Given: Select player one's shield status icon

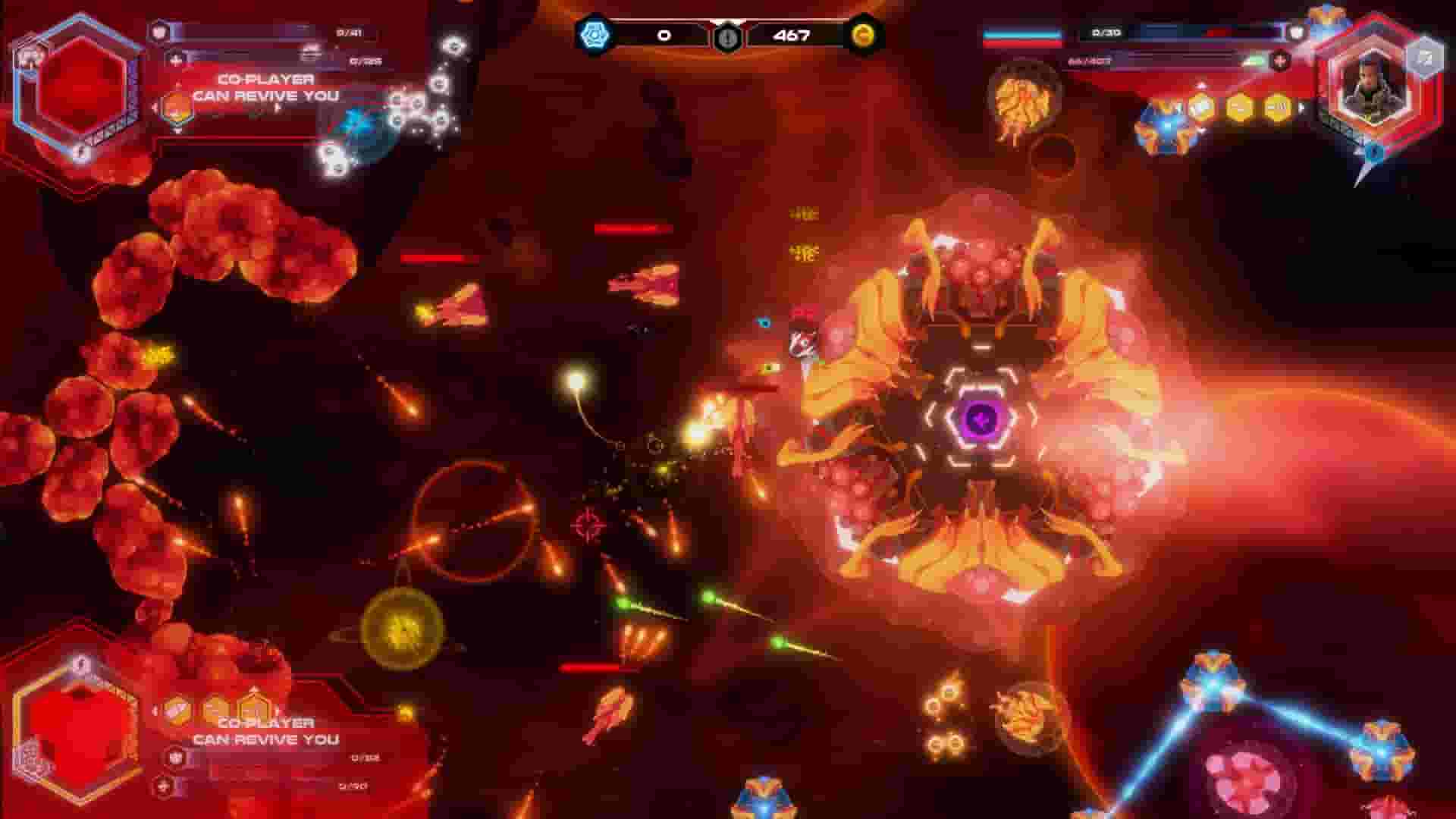Looking at the screenshot, I should [161, 31].
